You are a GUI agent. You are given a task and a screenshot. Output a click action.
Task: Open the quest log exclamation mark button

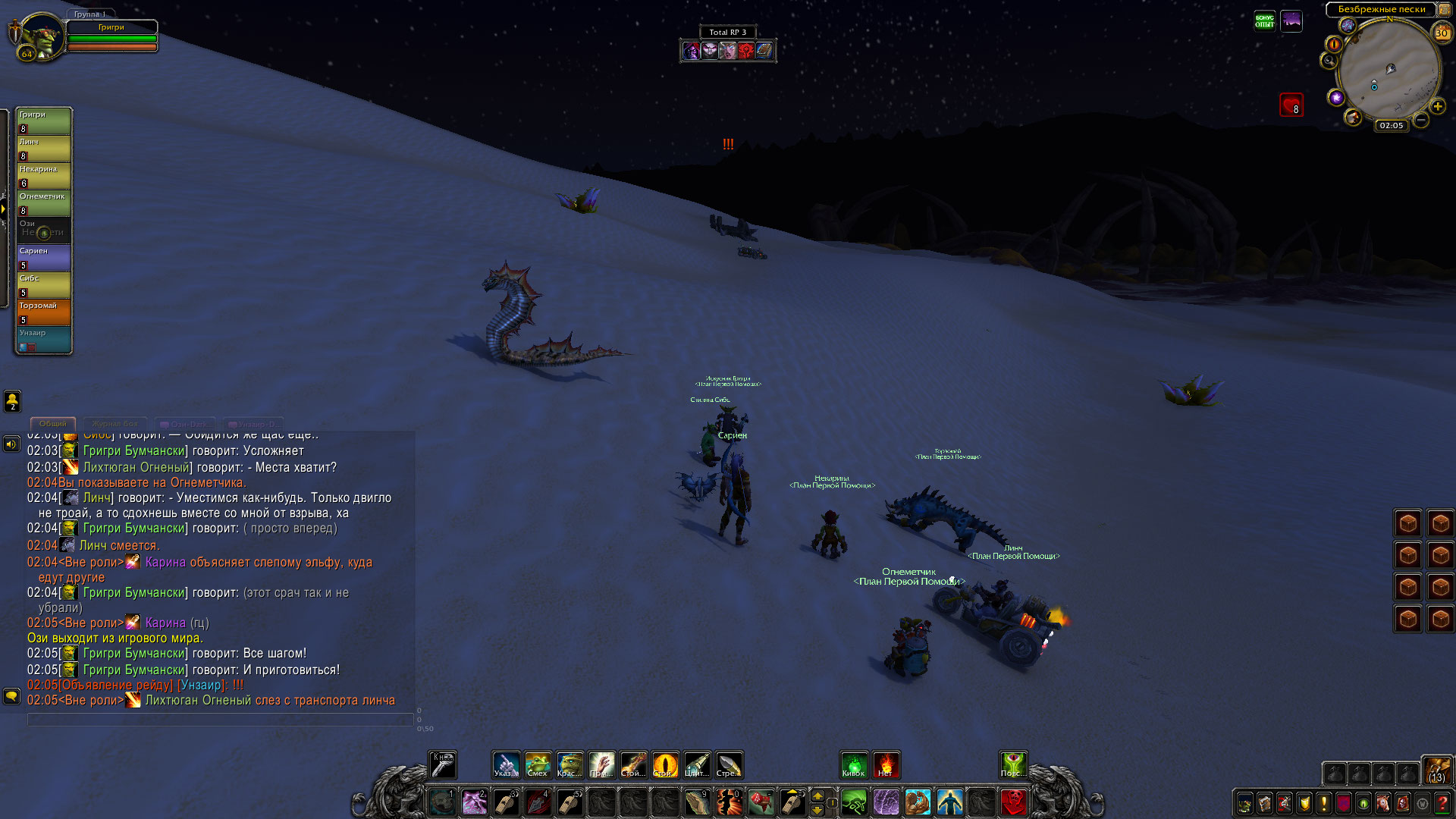pos(1324,802)
